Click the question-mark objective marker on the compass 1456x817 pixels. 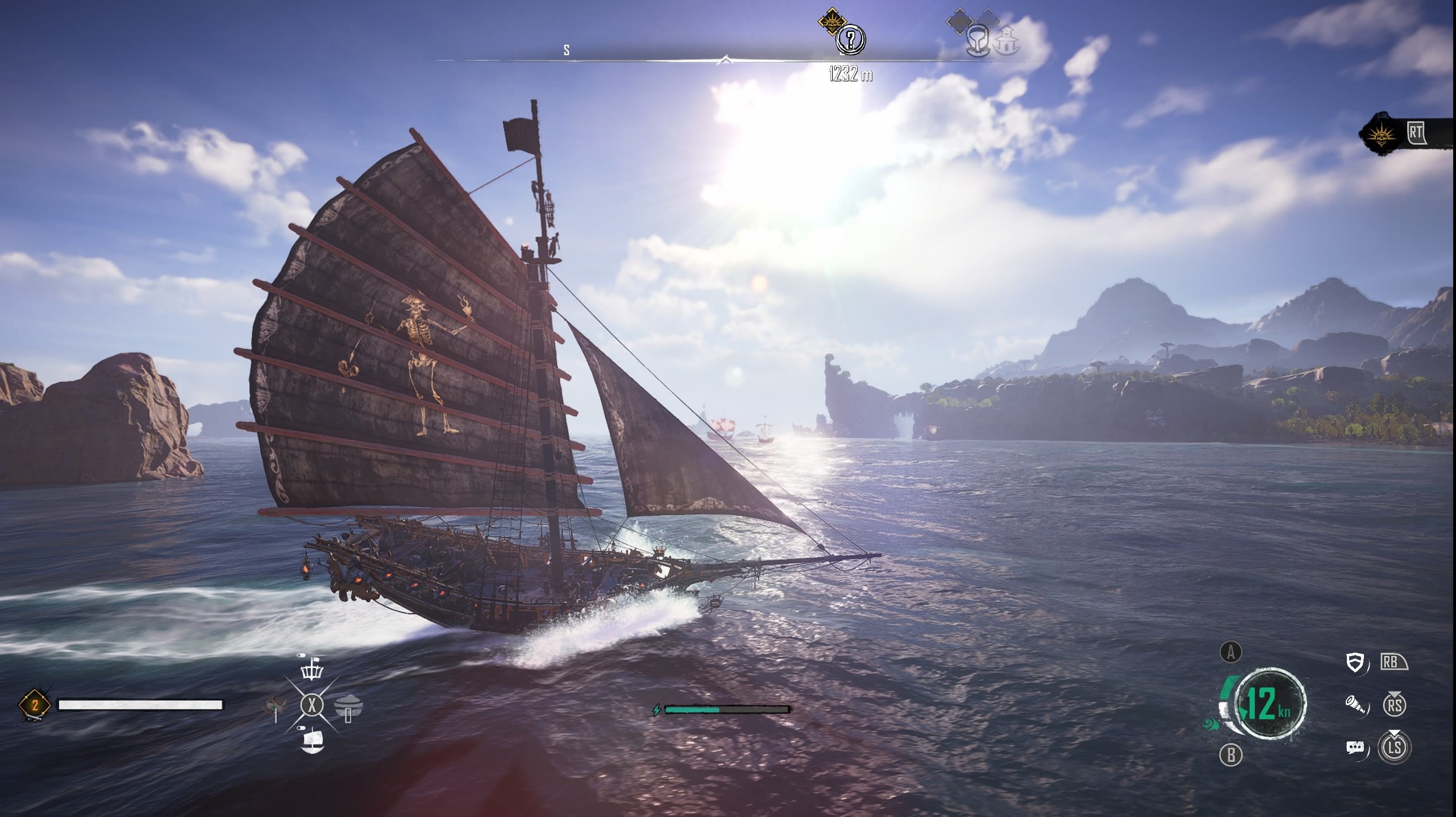tap(850, 40)
